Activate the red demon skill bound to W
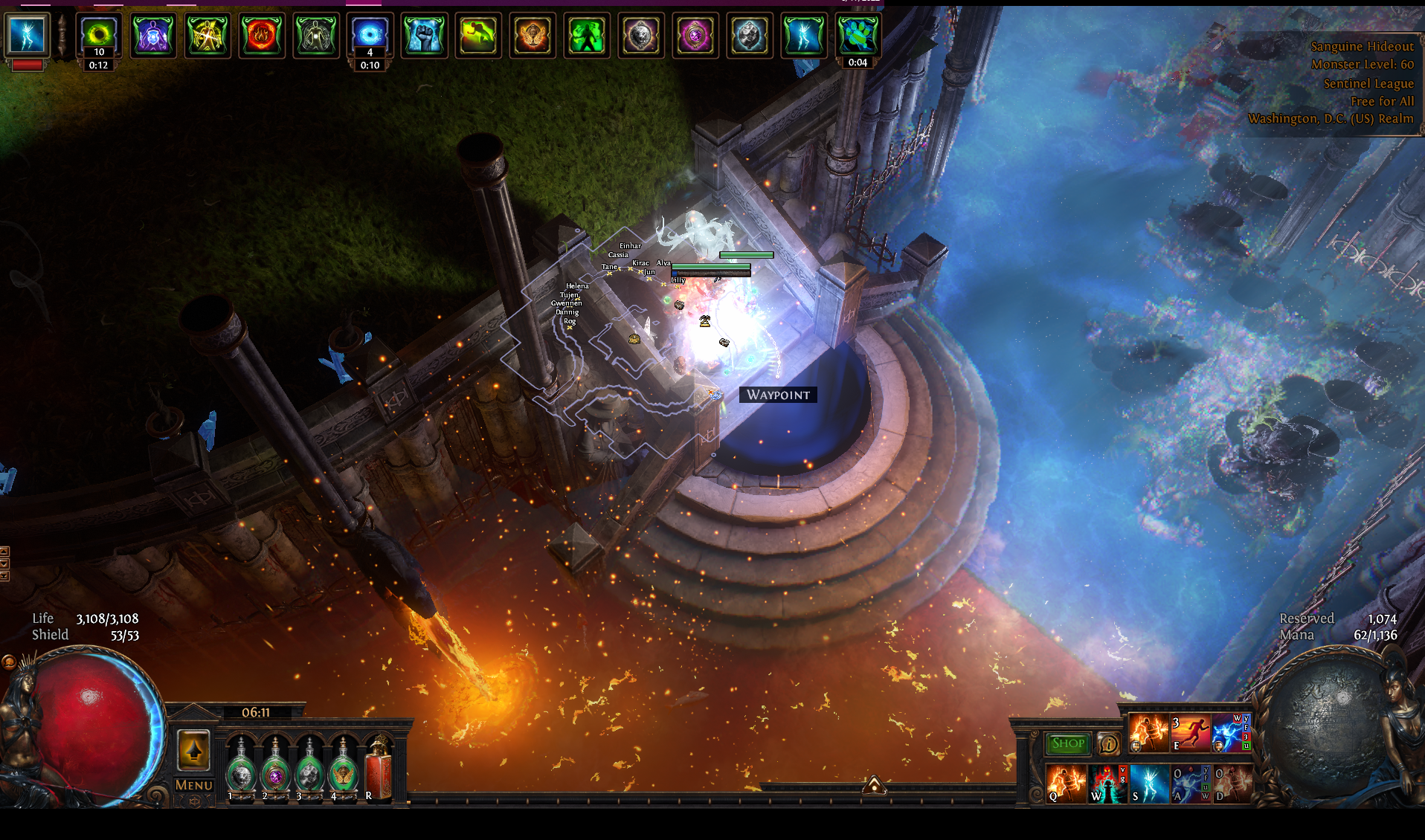 [1107, 784]
